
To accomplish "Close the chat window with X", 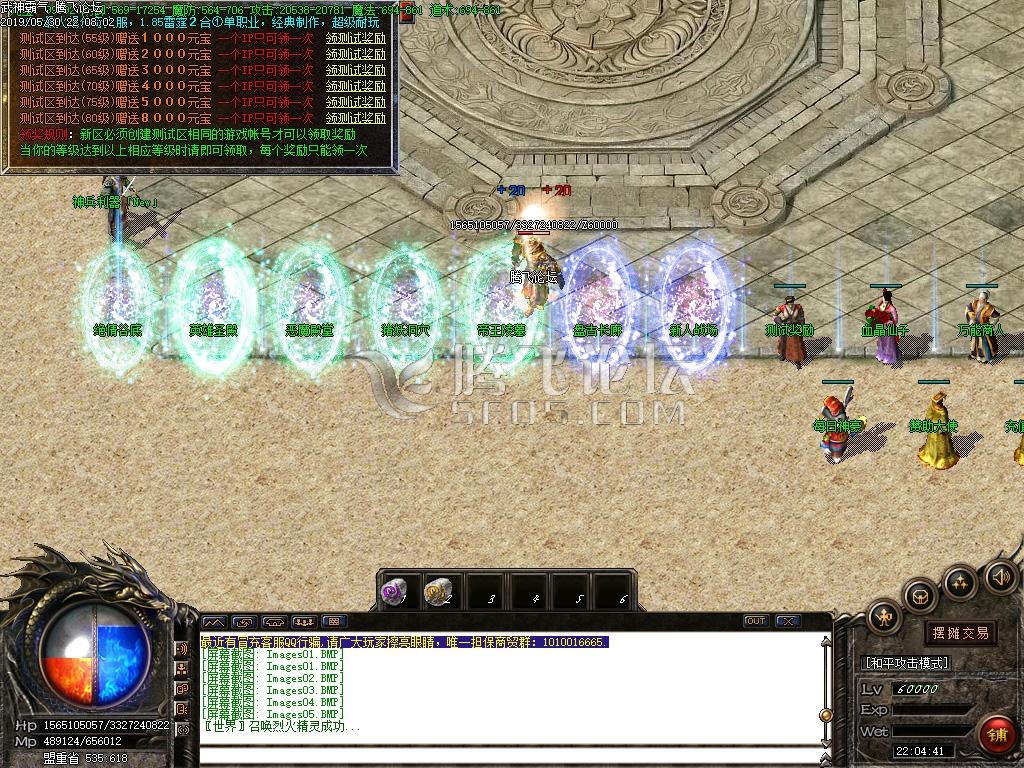I will click(x=786, y=621).
